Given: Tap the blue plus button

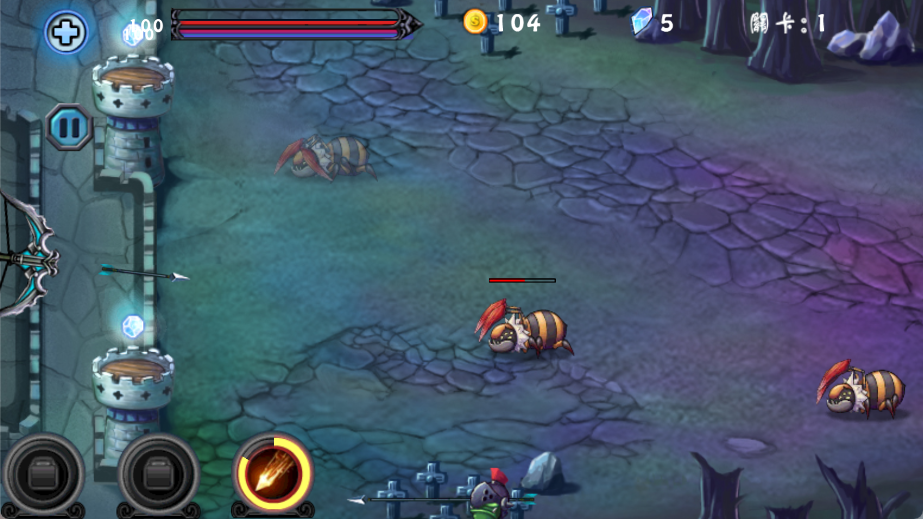Looking at the screenshot, I should tap(66, 32).
